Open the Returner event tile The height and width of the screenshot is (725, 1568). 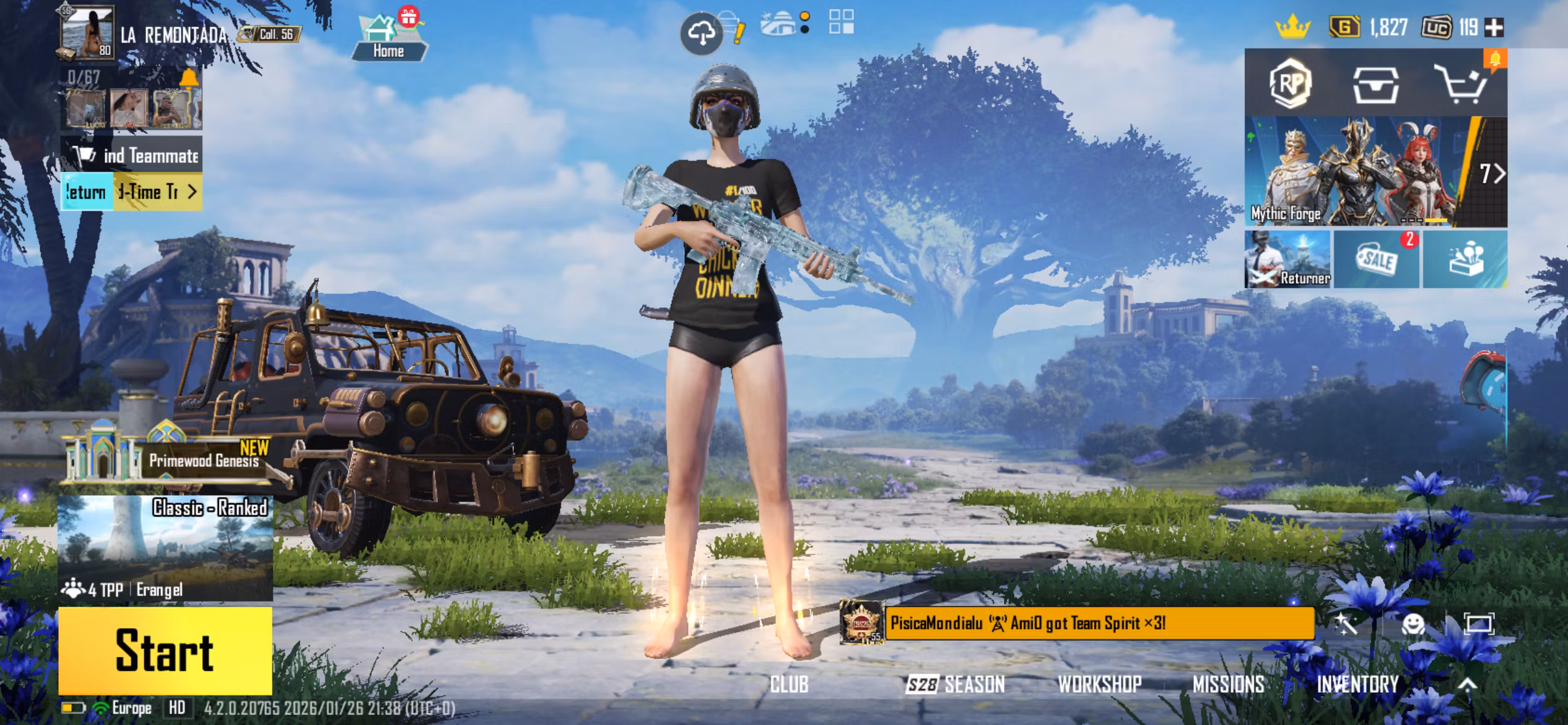coord(1287,260)
